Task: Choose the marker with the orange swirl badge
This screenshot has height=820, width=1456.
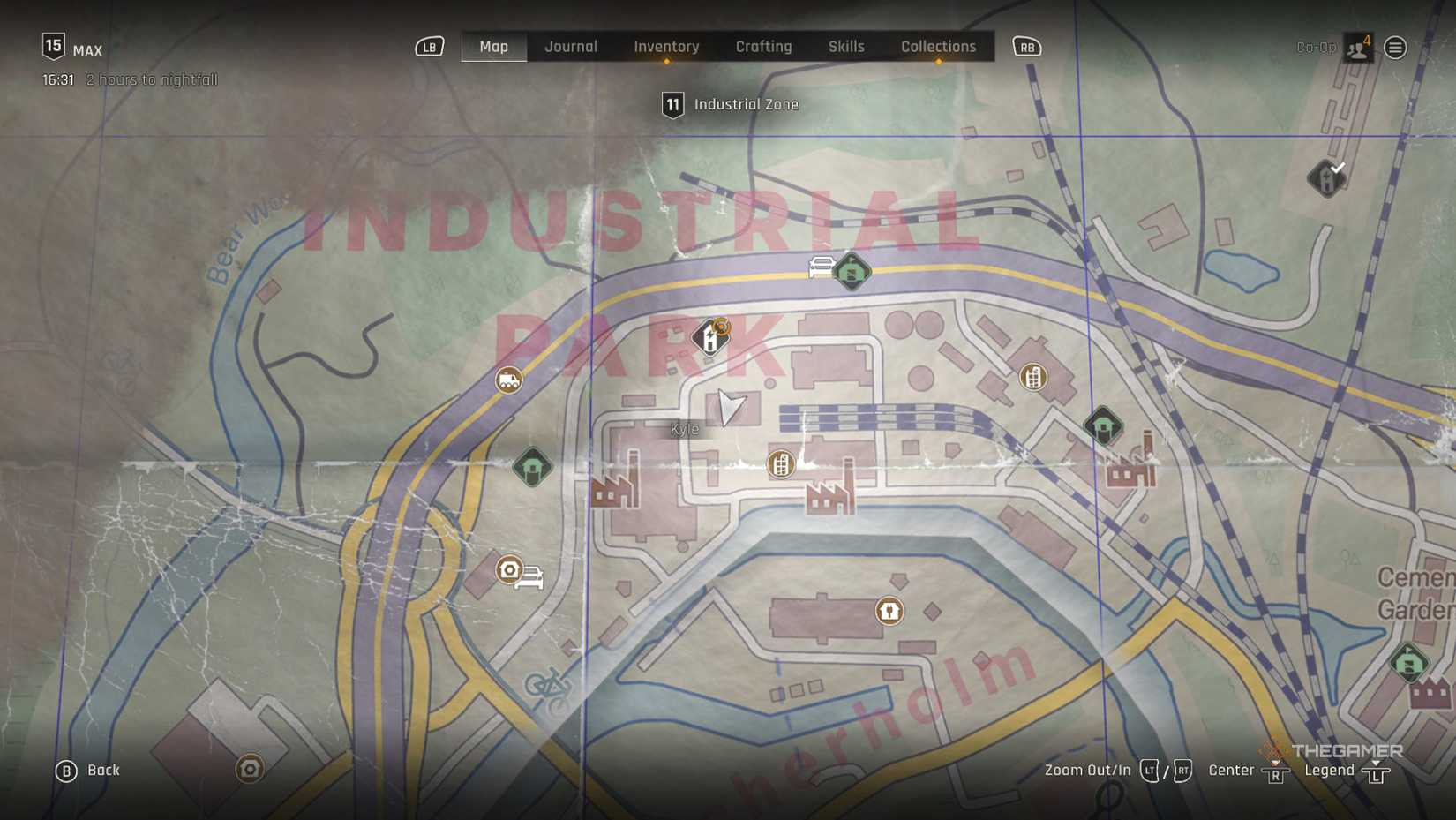Action: coord(711,336)
